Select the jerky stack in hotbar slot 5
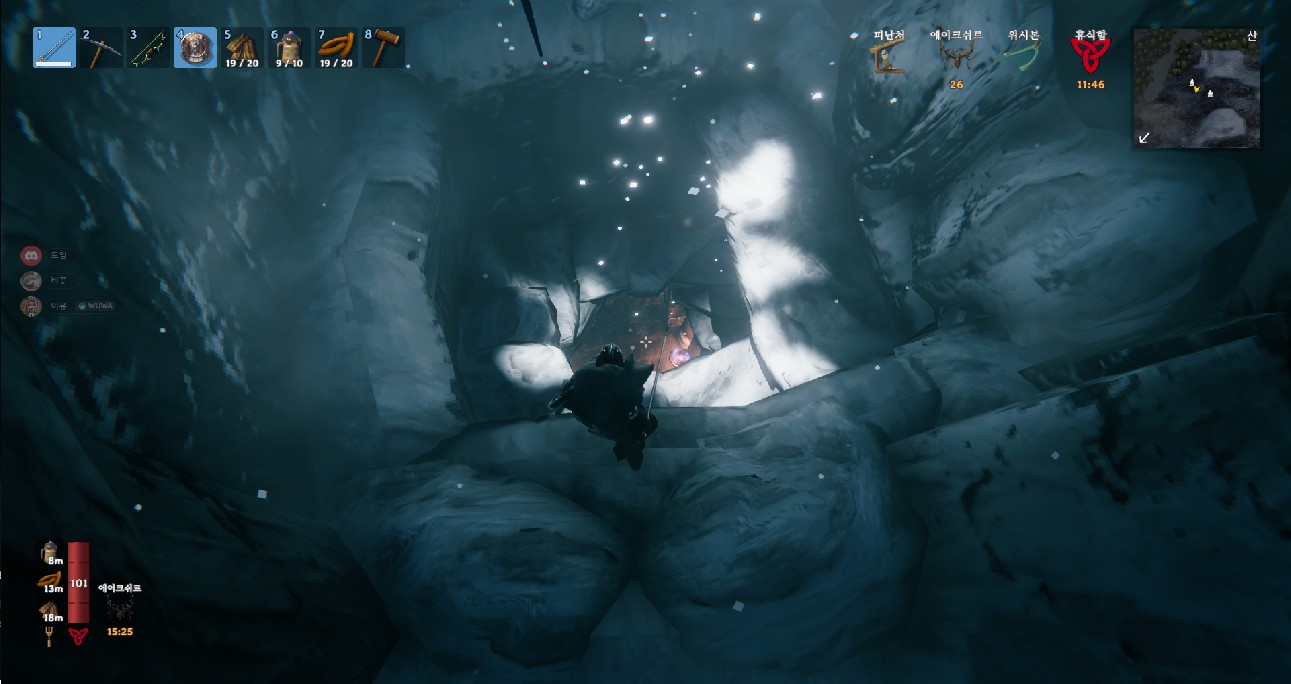This screenshot has height=684, width=1291. (x=242, y=47)
